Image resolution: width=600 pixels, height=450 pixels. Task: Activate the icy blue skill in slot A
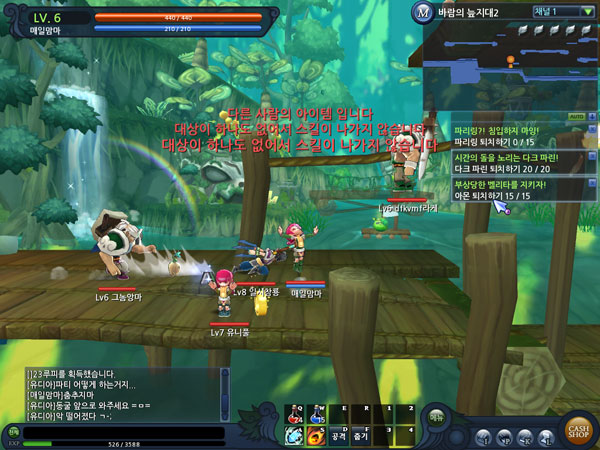(x=295, y=435)
